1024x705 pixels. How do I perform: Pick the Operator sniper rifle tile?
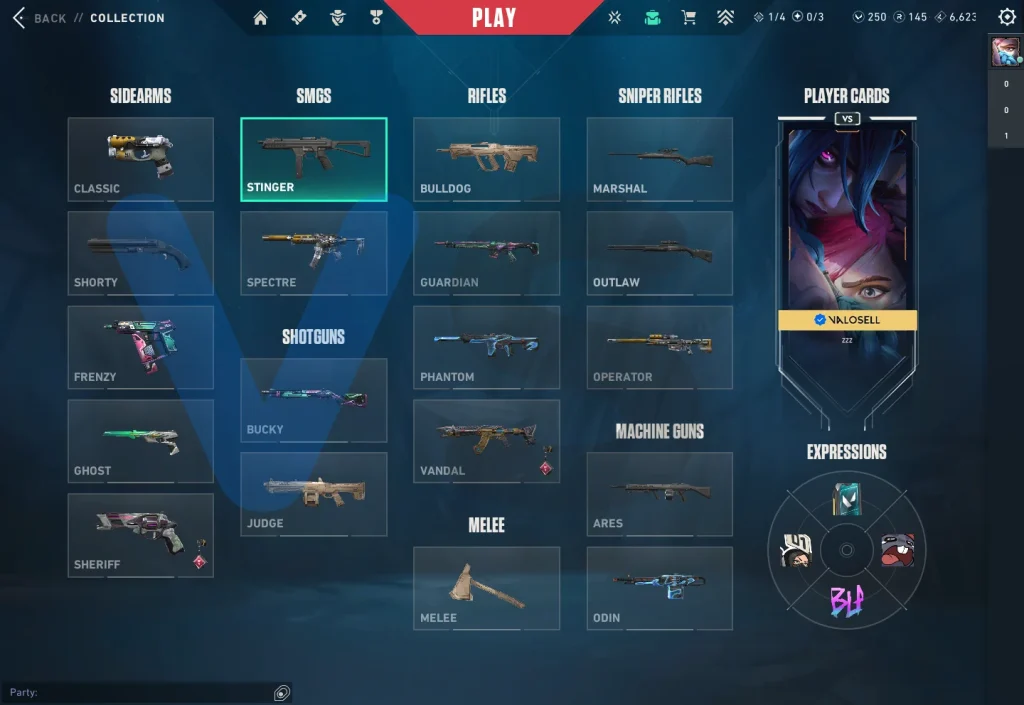659,347
